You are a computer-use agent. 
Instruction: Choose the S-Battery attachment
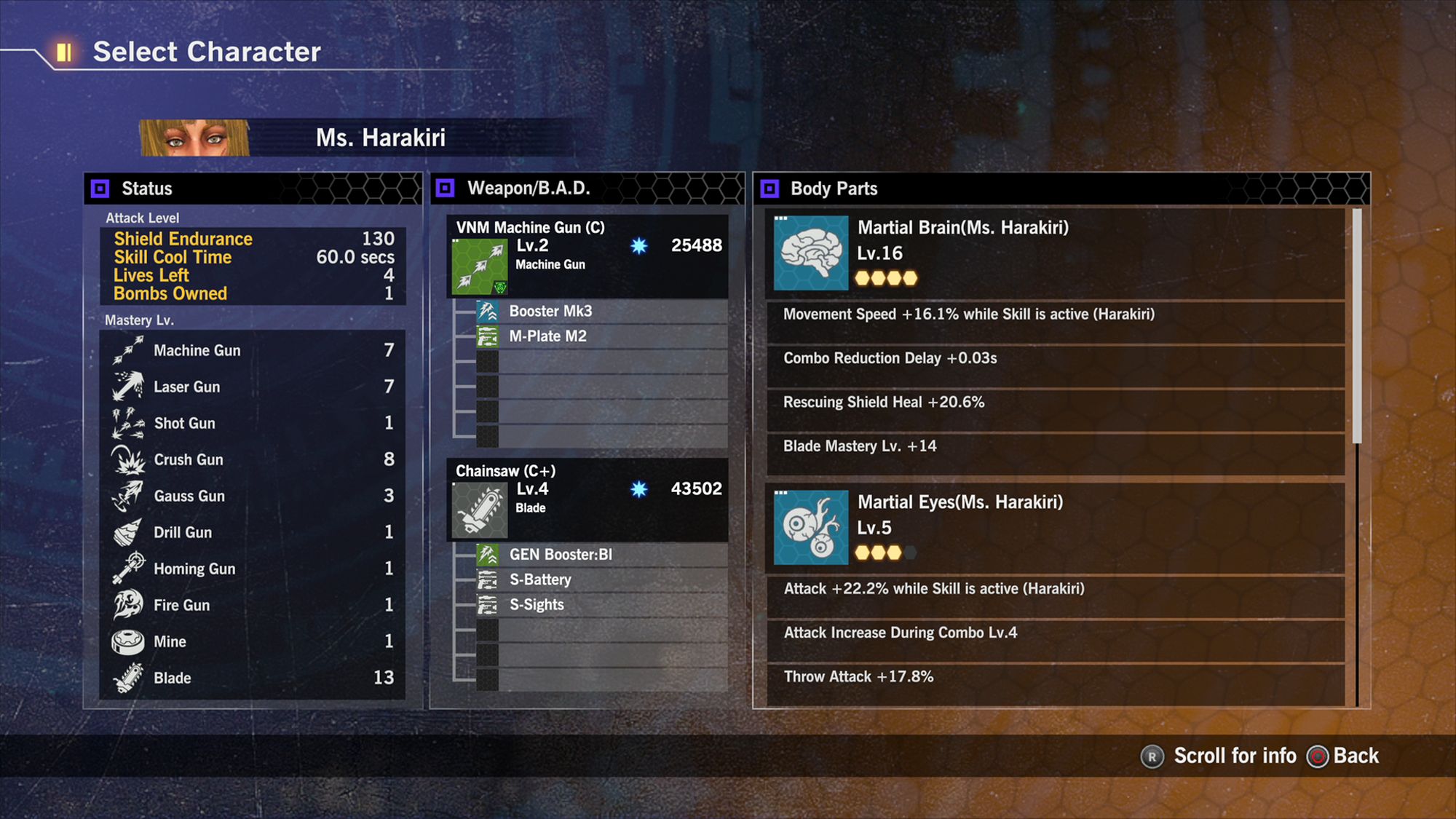click(x=540, y=579)
